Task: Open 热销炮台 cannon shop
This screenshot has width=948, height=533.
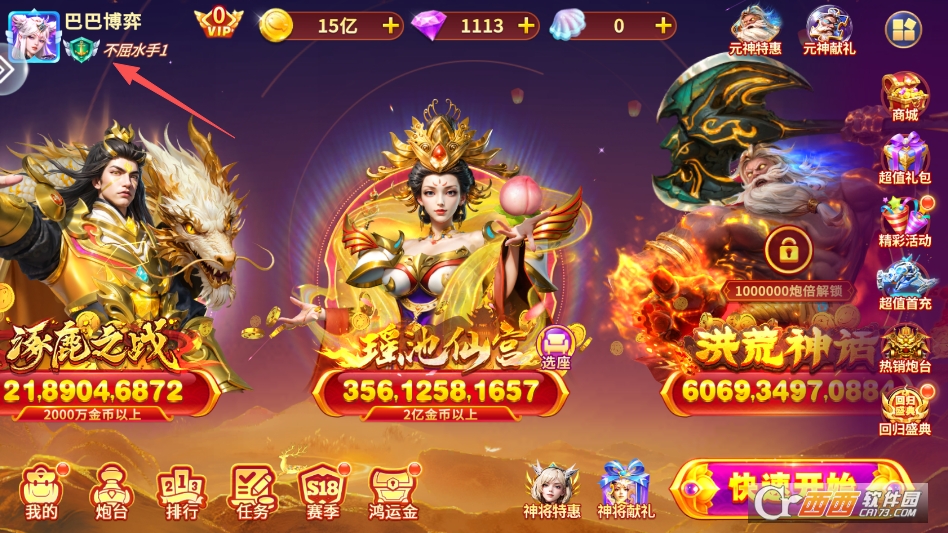Action: coord(904,348)
